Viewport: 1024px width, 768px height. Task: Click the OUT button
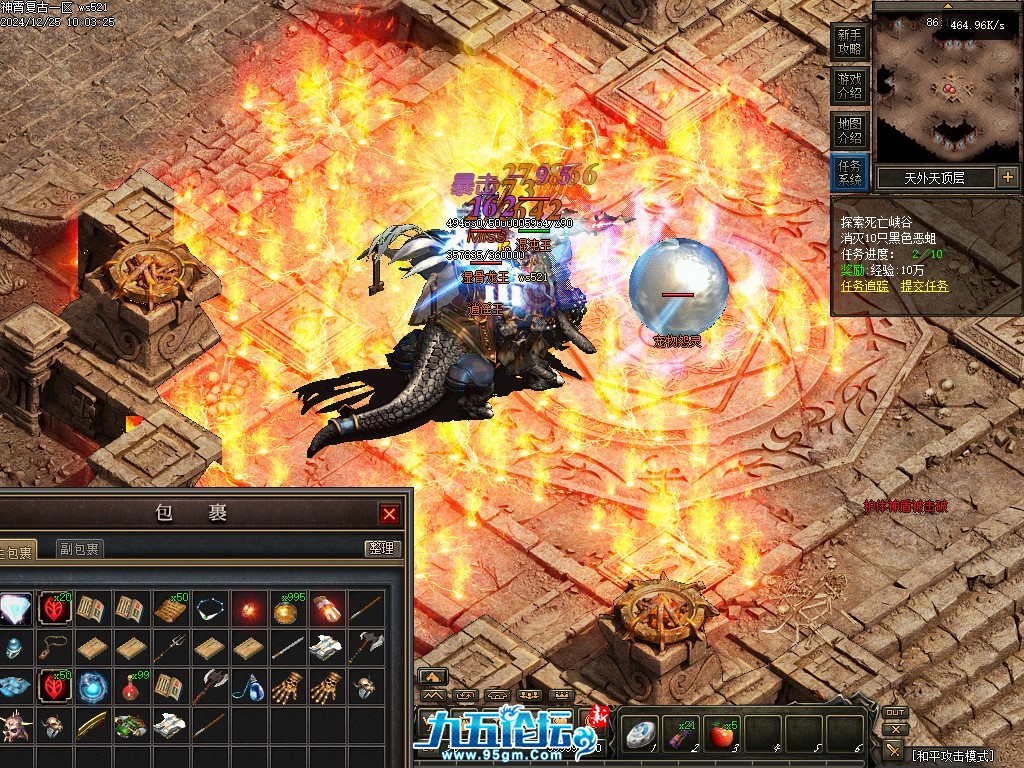(895, 713)
